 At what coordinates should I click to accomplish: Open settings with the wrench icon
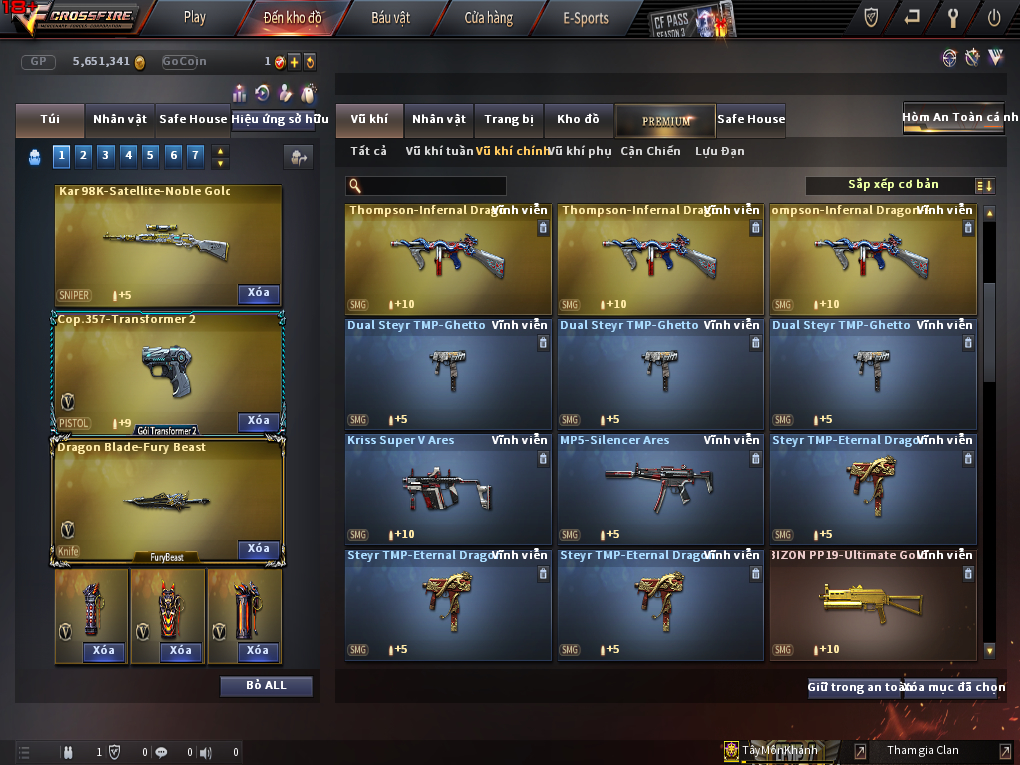point(952,17)
